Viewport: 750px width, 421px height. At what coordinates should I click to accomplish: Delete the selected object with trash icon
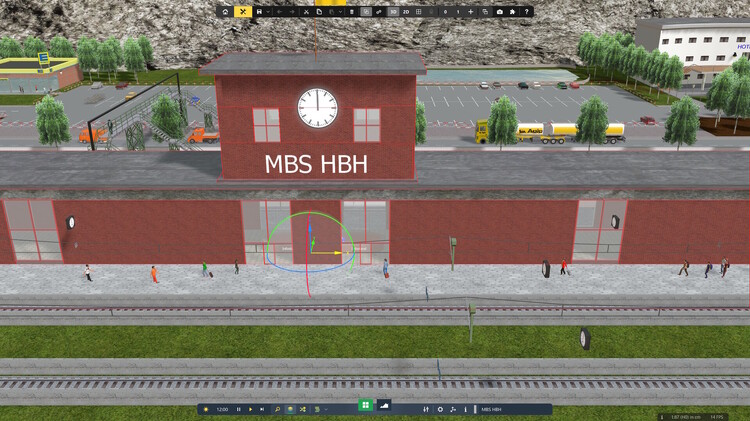[x=351, y=12]
